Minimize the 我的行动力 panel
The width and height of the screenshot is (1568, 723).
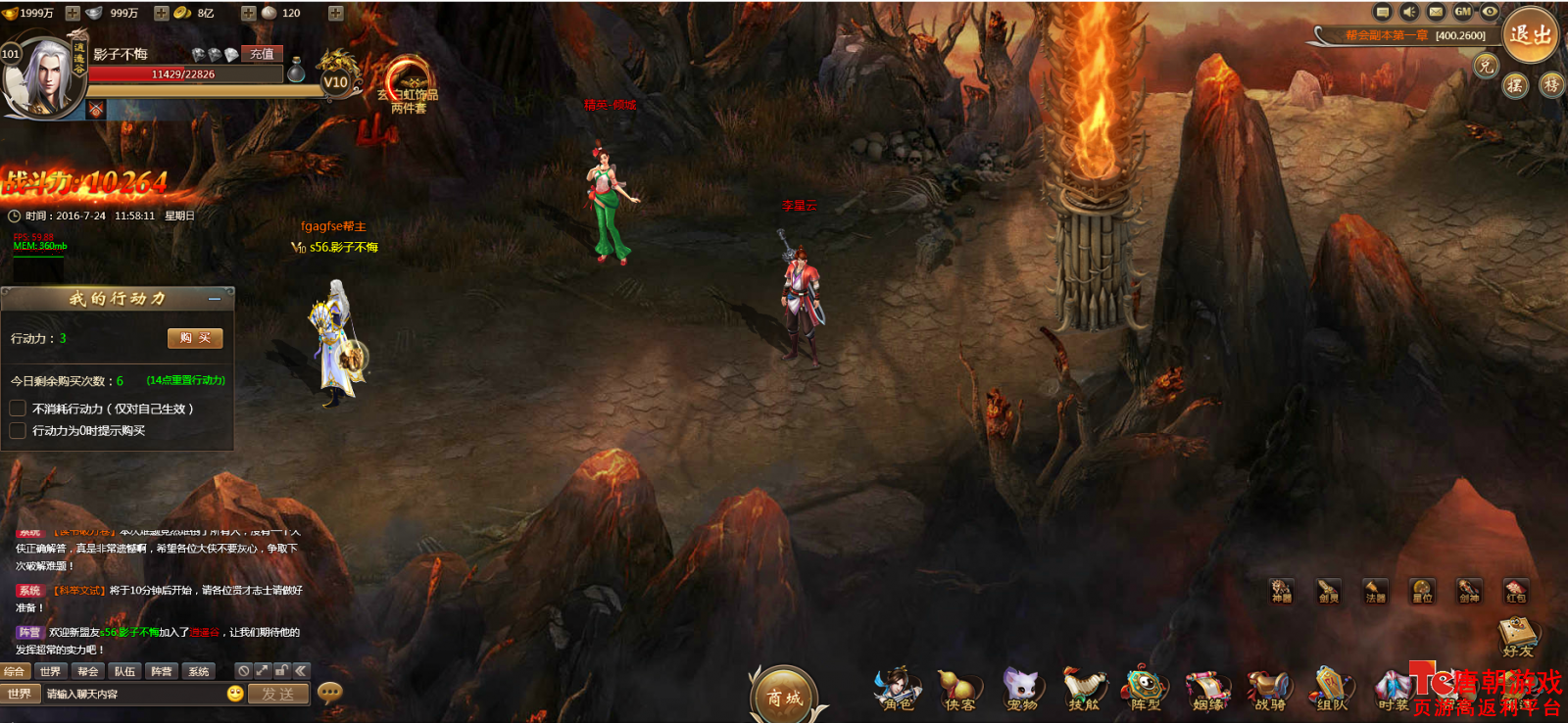pos(215,299)
